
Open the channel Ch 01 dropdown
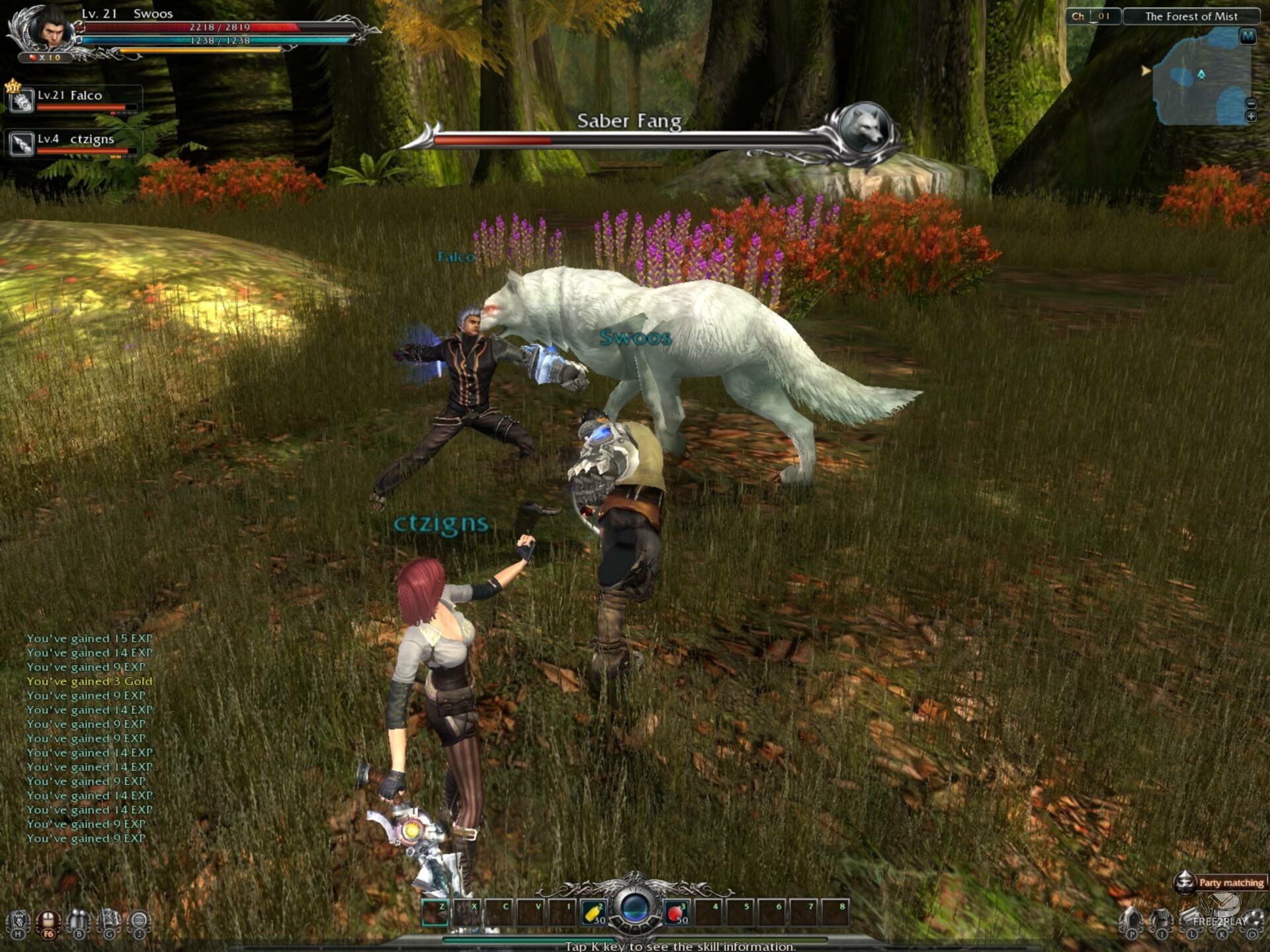coord(1093,17)
